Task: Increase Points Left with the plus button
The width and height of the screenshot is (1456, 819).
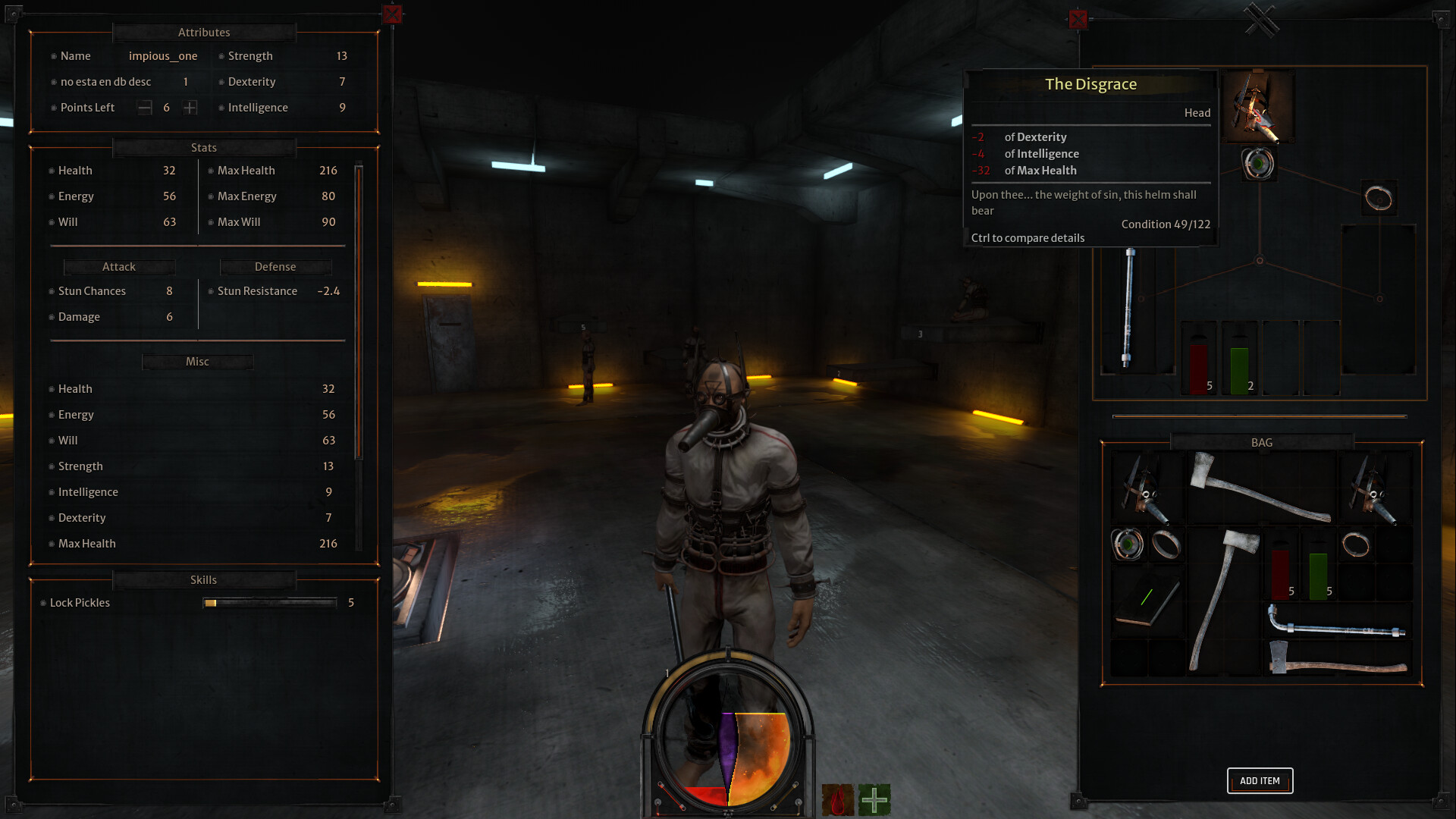Action: tap(190, 107)
